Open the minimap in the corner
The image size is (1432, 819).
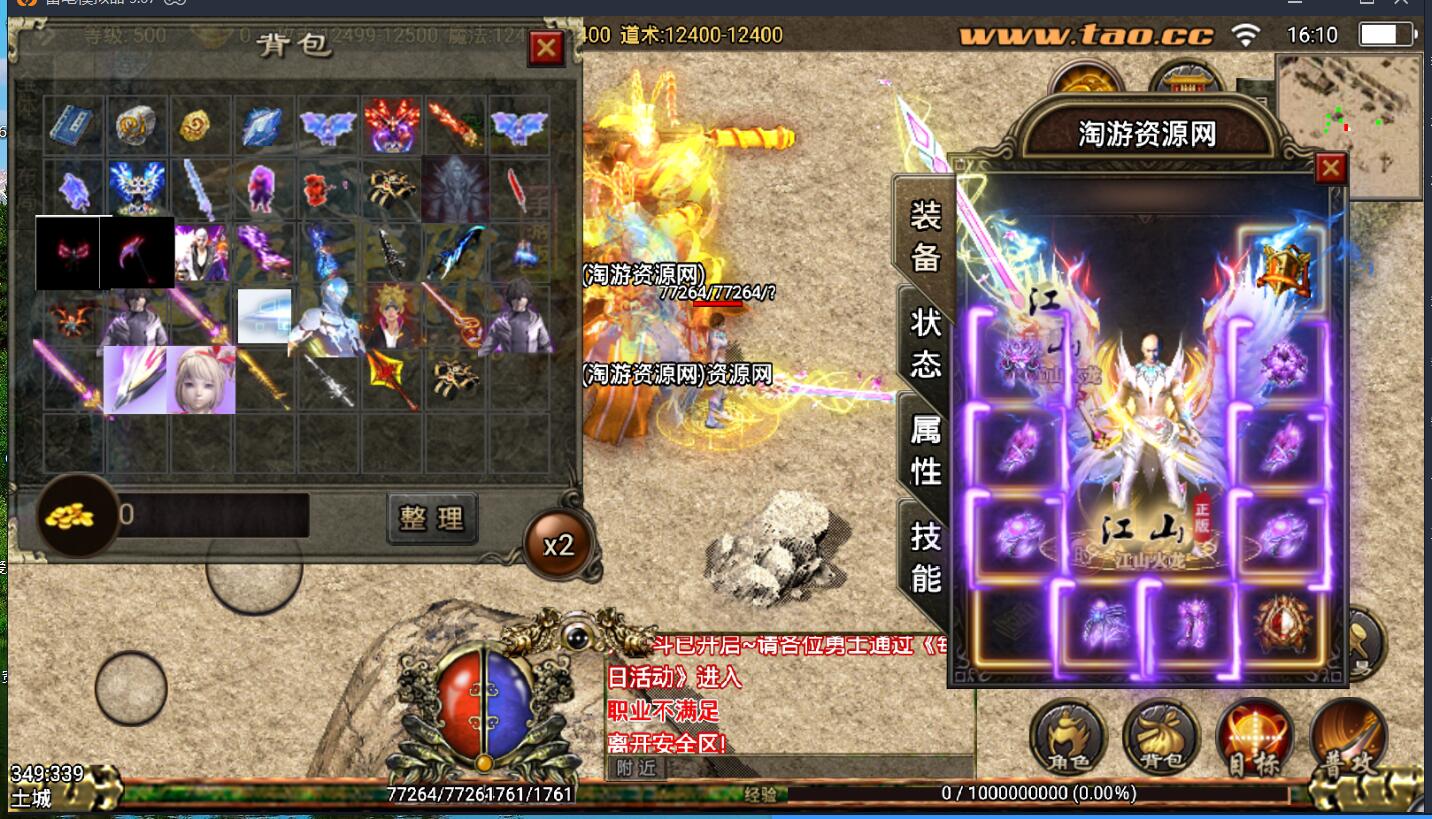(x=1349, y=125)
